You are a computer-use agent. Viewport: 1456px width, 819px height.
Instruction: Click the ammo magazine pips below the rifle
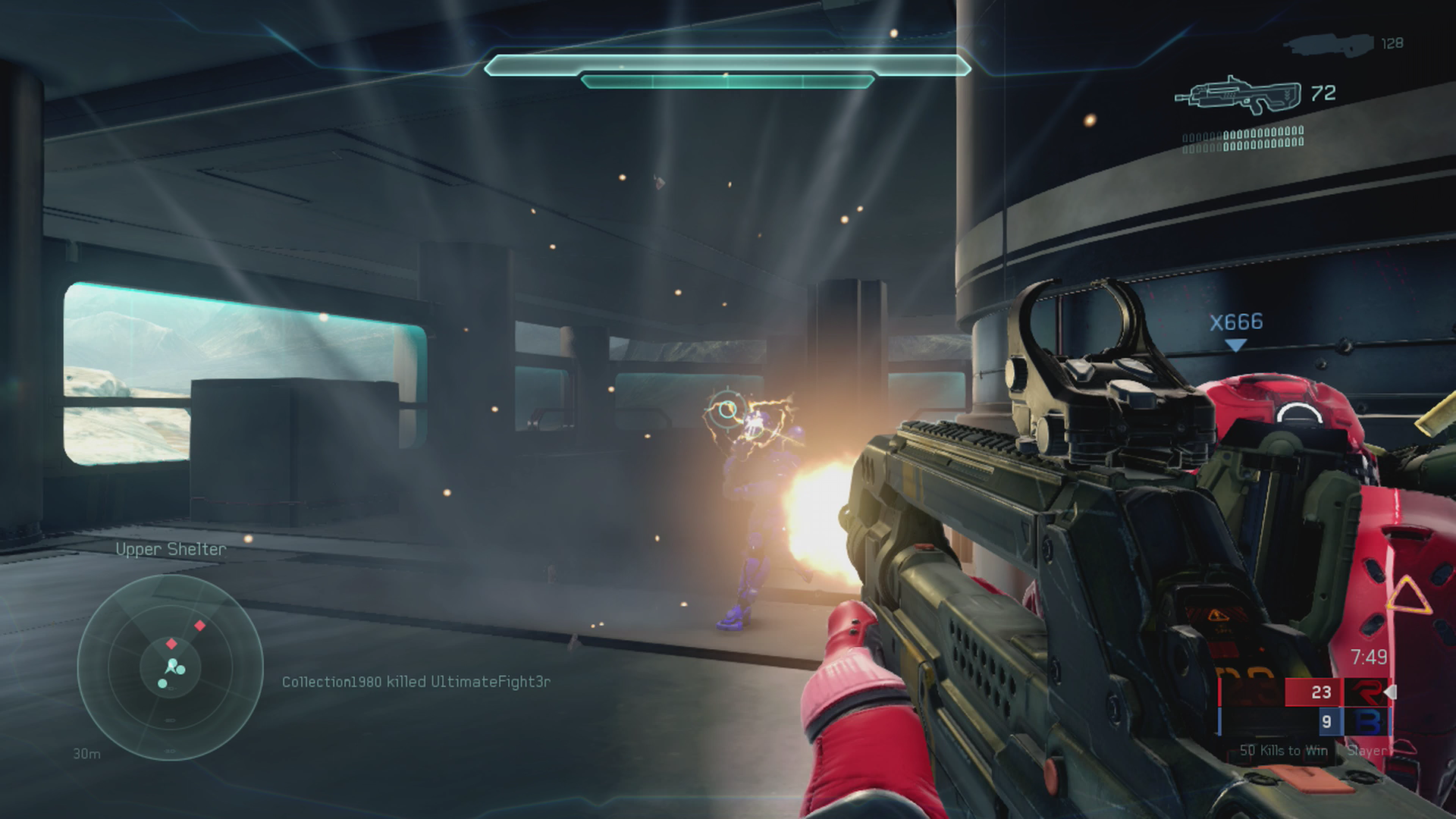(1242, 140)
